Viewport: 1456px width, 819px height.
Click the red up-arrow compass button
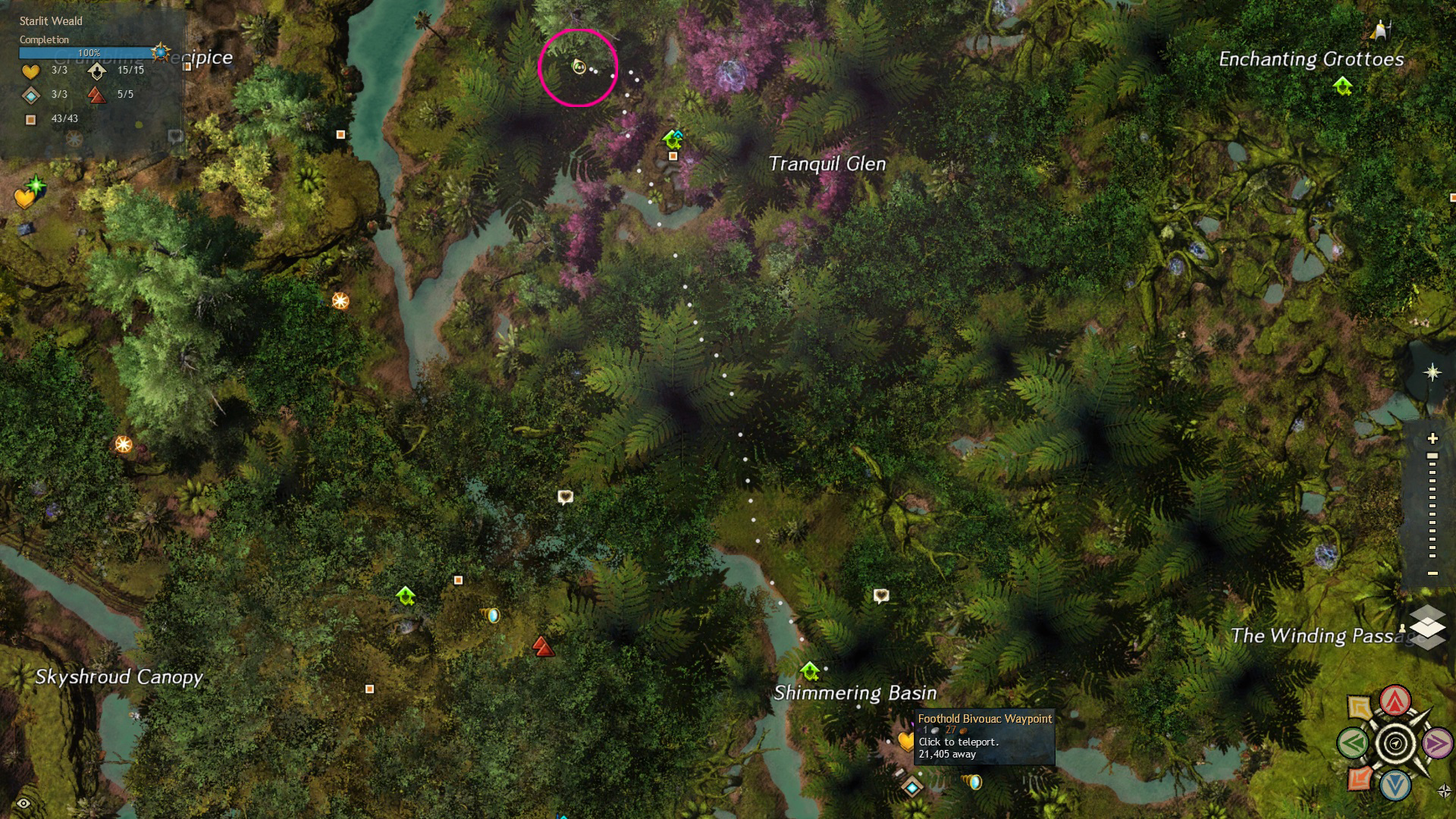[1395, 701]
